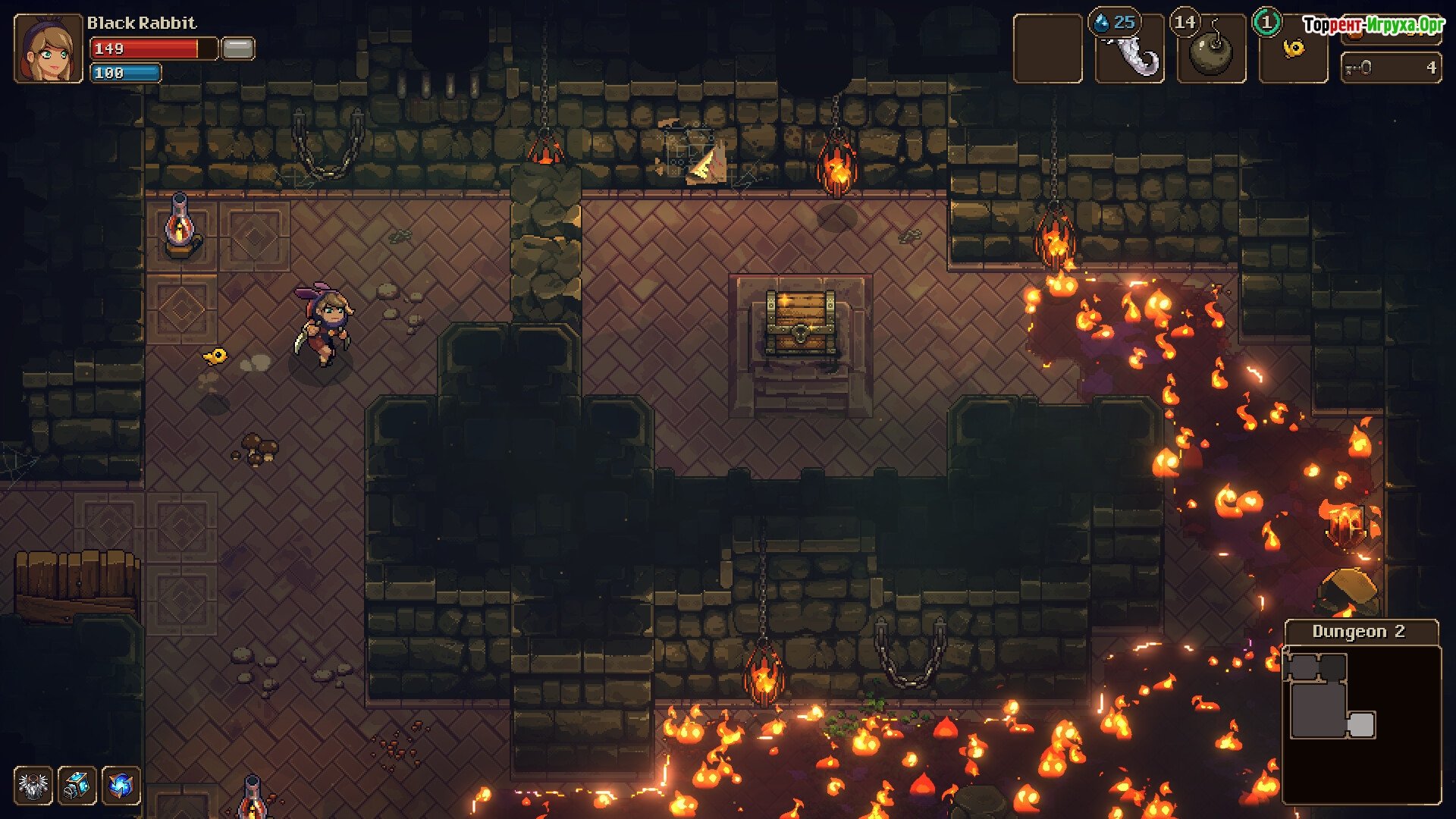Click the glowing blue cube relic icon
Screen dimensions: 1456x819
tap(77, 785)
